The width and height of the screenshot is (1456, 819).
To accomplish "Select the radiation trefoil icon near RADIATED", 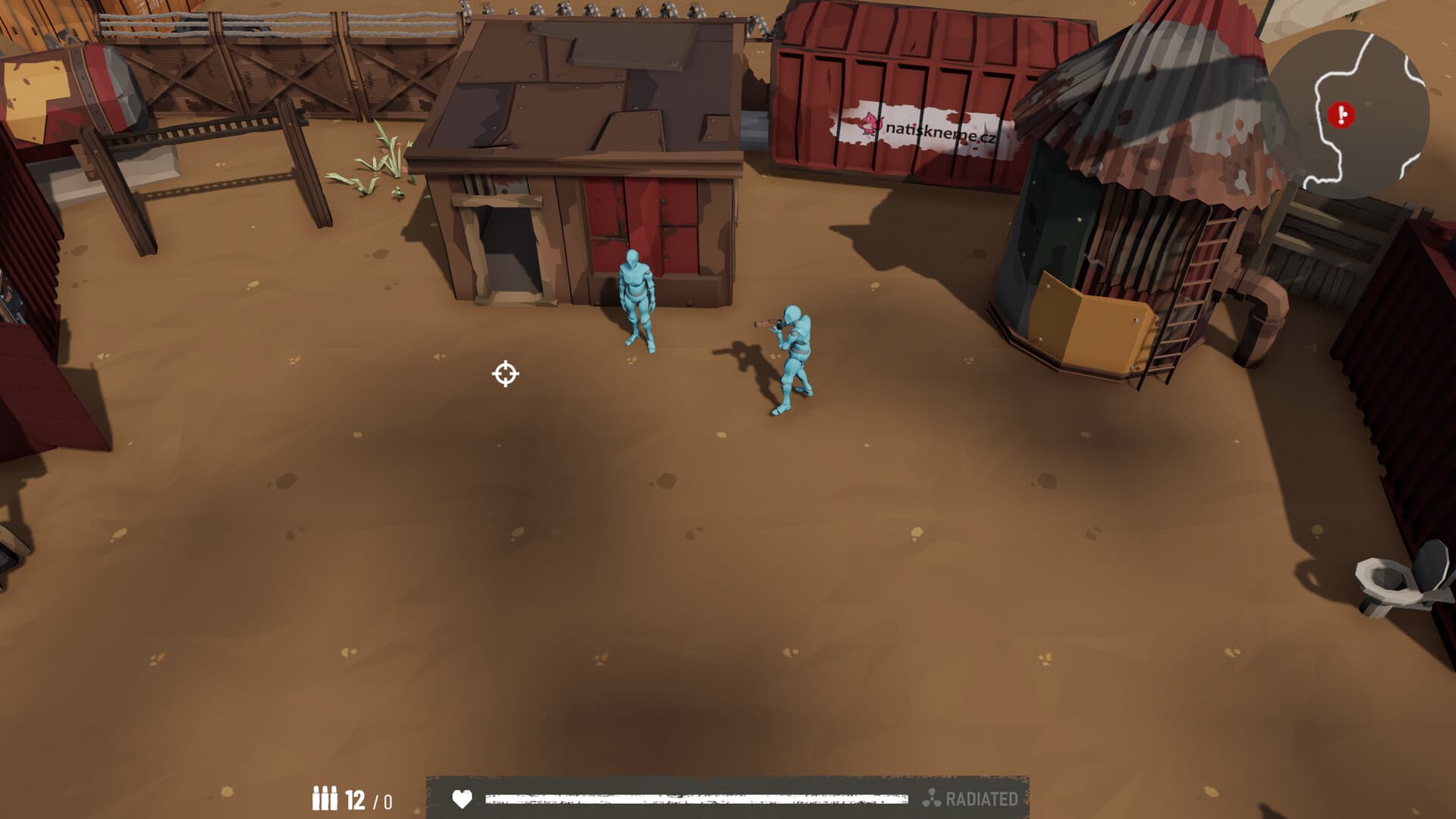I will point(932,797).
